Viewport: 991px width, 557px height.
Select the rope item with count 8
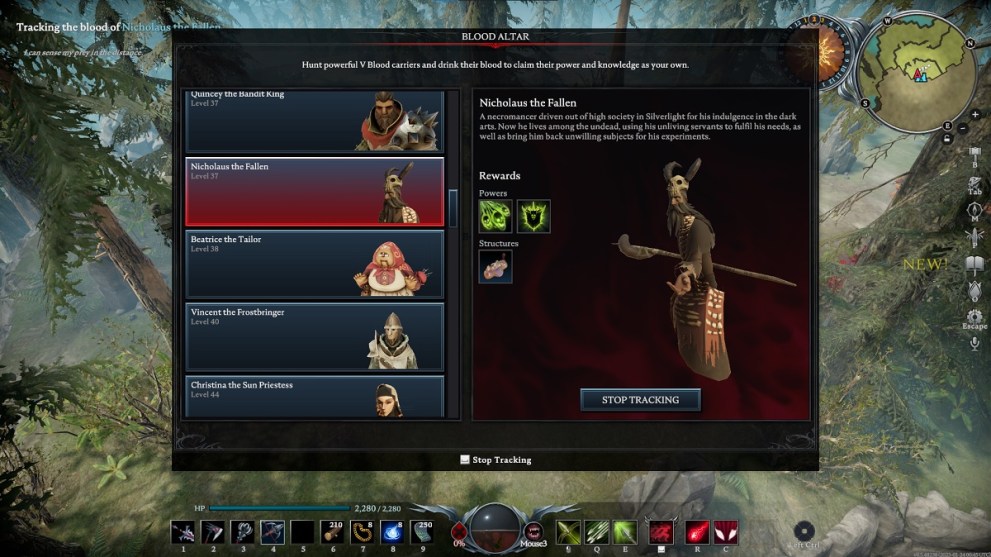[363, 532]
